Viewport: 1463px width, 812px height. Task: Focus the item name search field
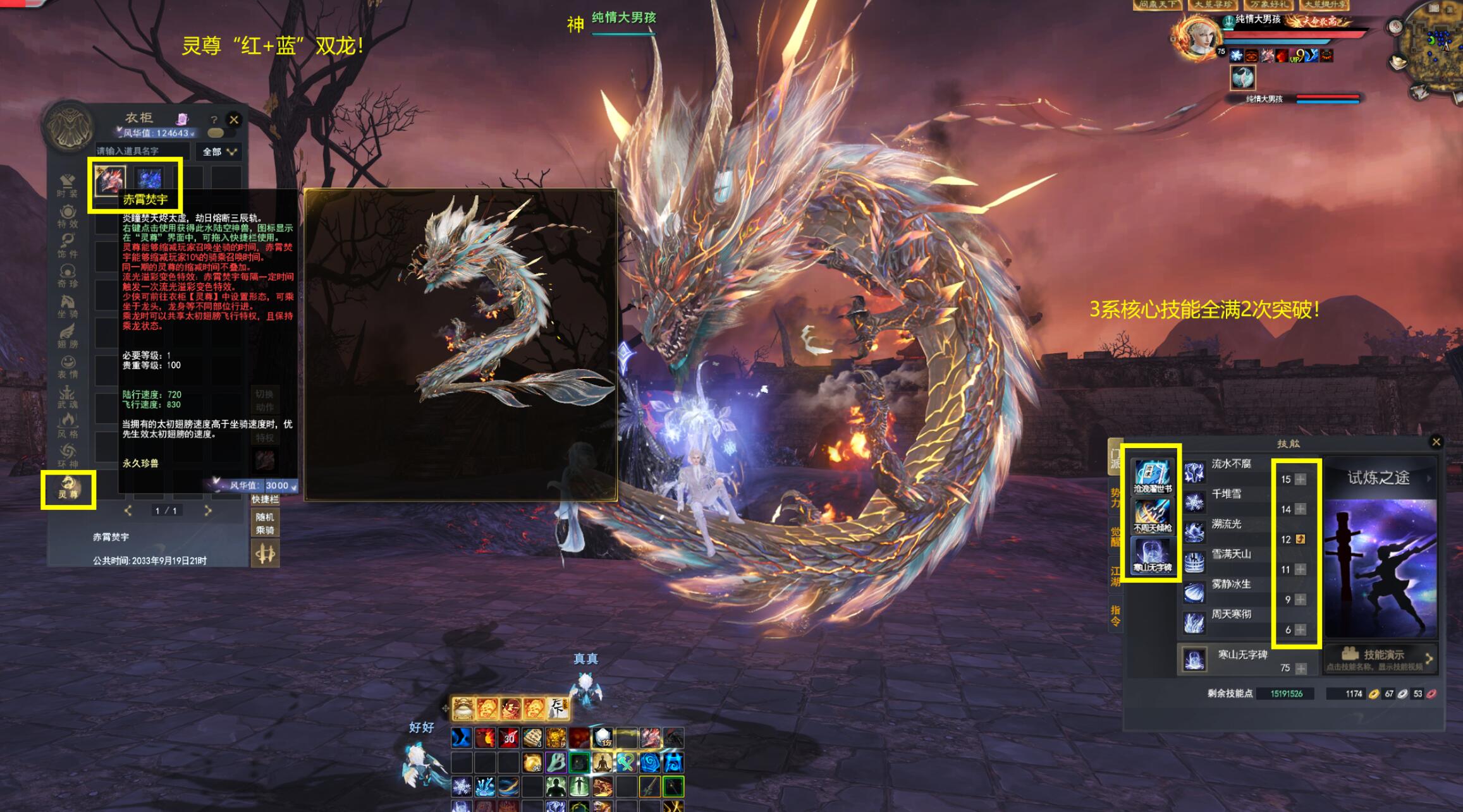142,152
